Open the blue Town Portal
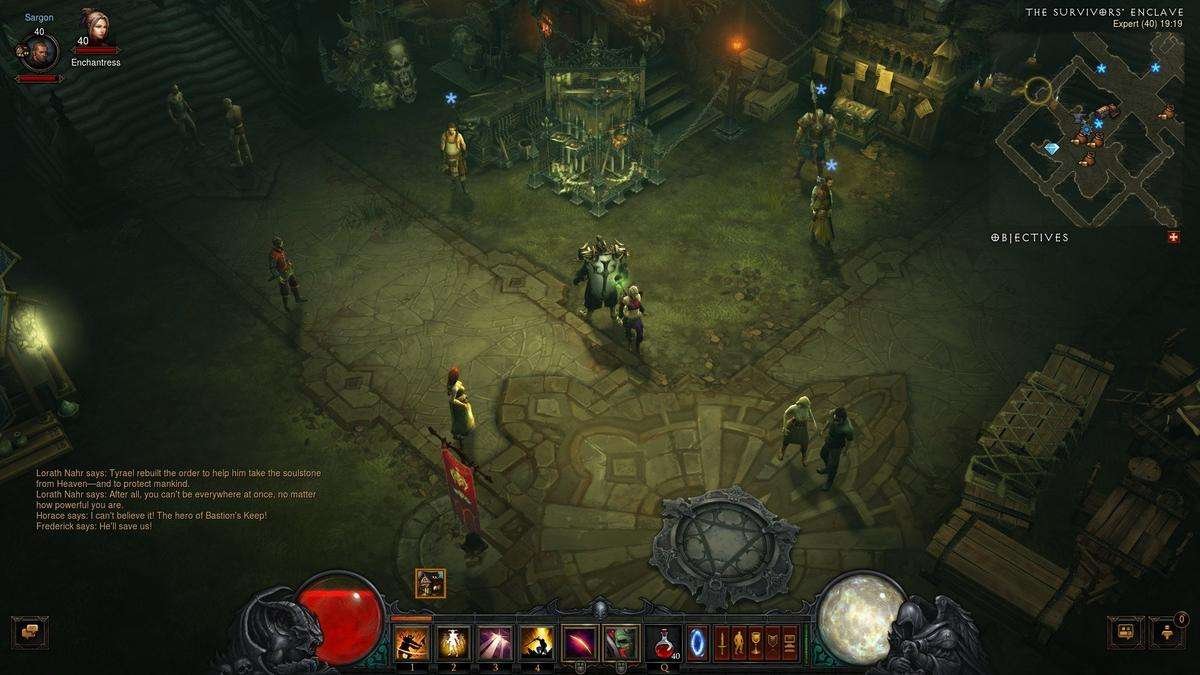The image size is (1200, 675). [698, 642]
